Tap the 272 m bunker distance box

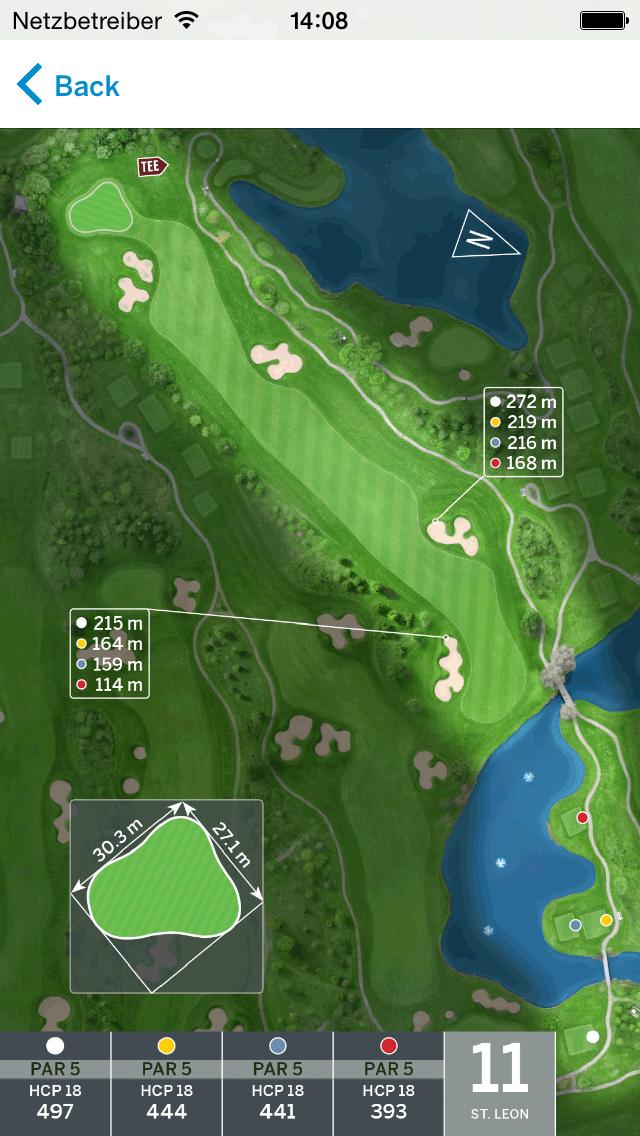[523, 432]
